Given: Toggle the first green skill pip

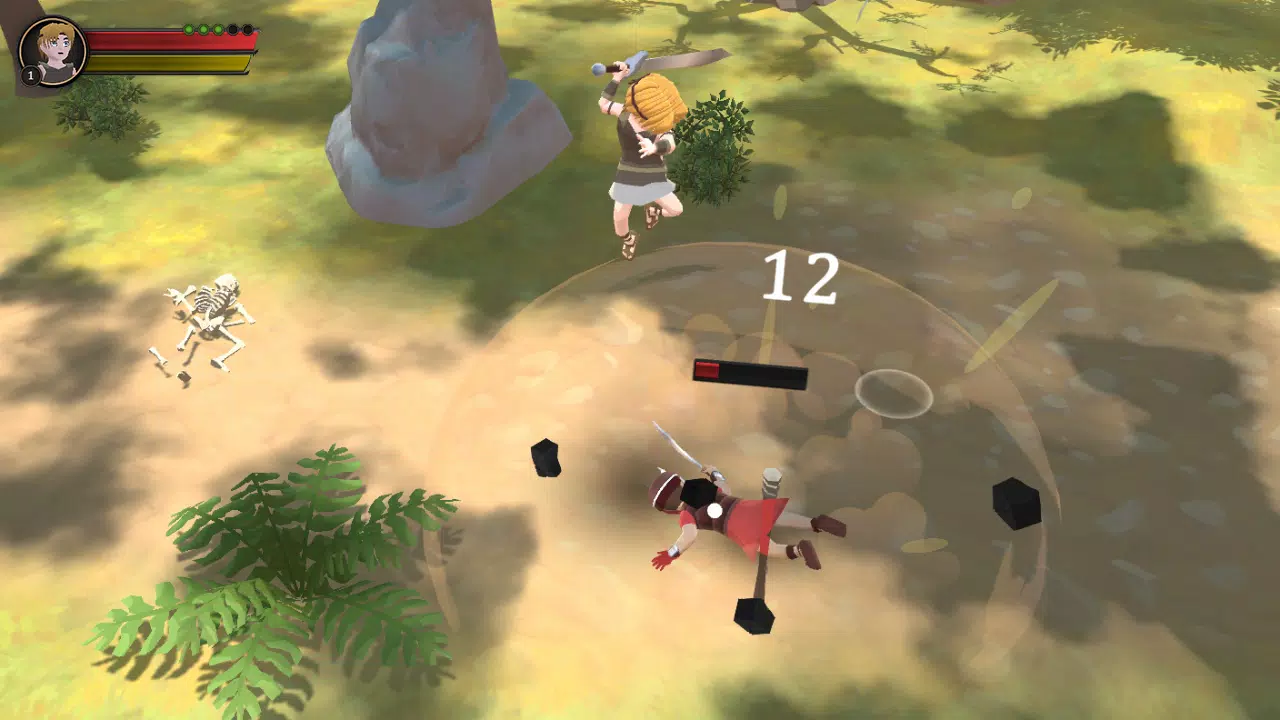Looking at the screenshot, I should pyautogui.click(x=189, y=29).
